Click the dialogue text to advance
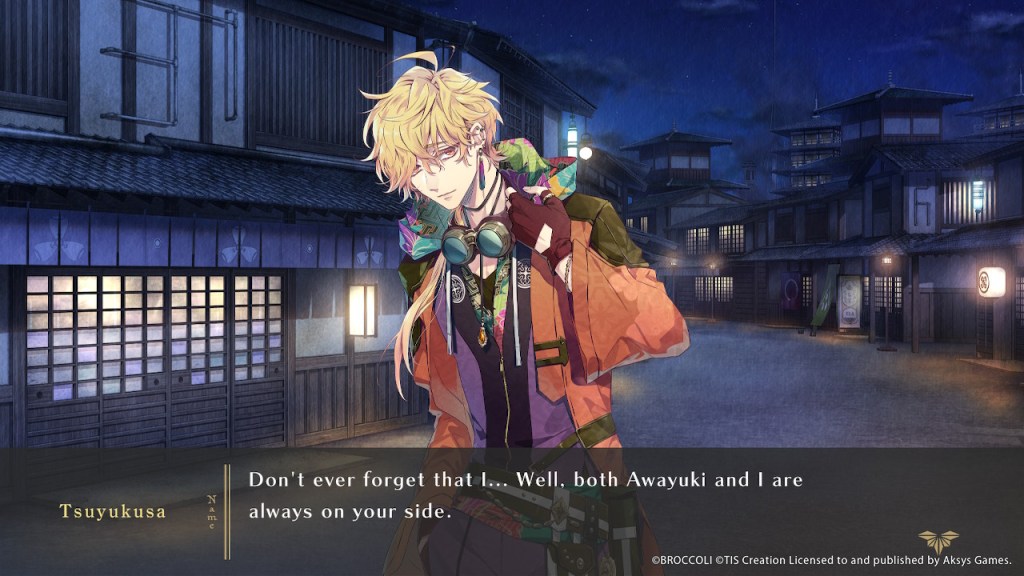1024x576 pixels. tap(525, 496)
